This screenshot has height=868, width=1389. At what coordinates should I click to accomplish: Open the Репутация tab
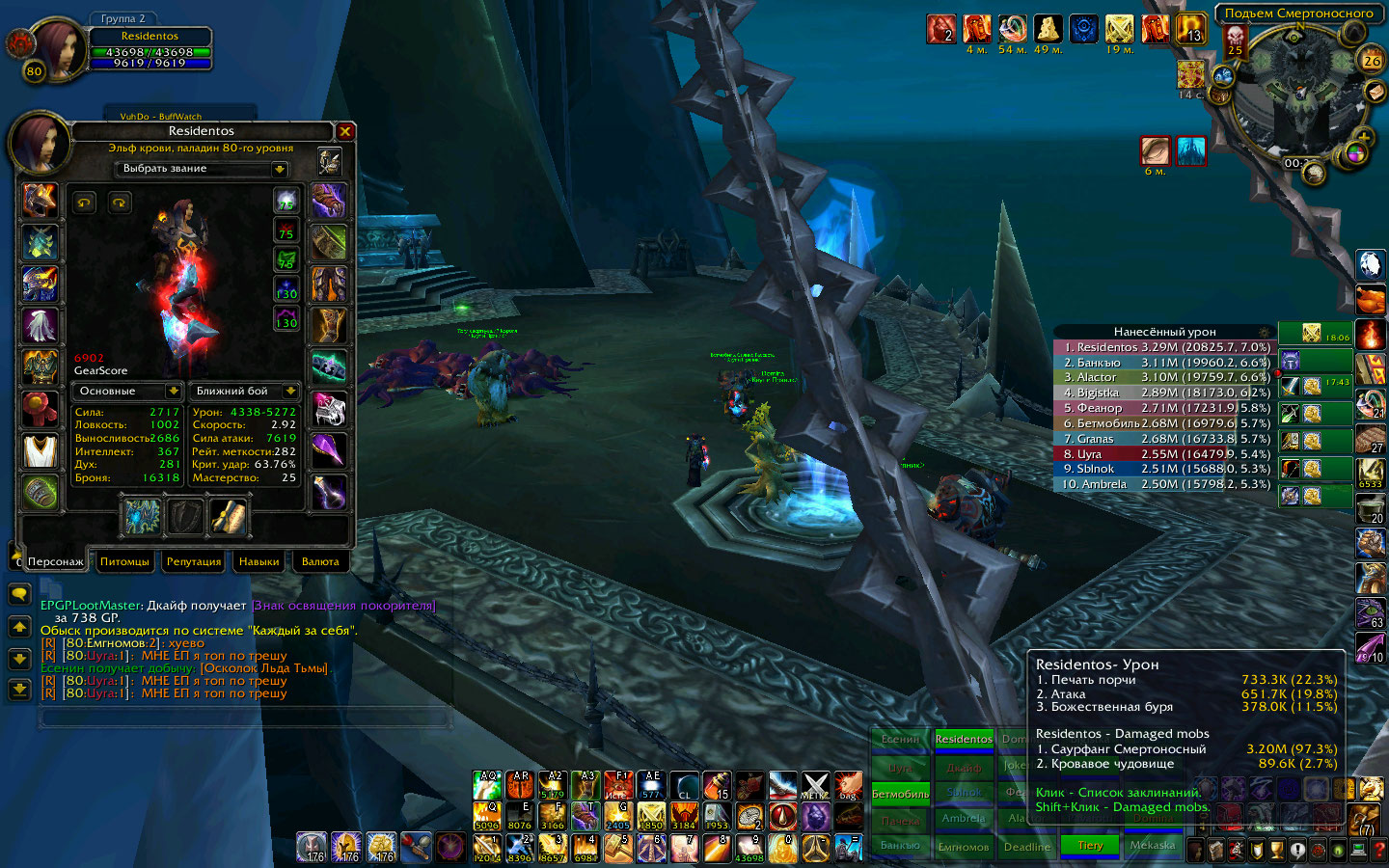194,561
